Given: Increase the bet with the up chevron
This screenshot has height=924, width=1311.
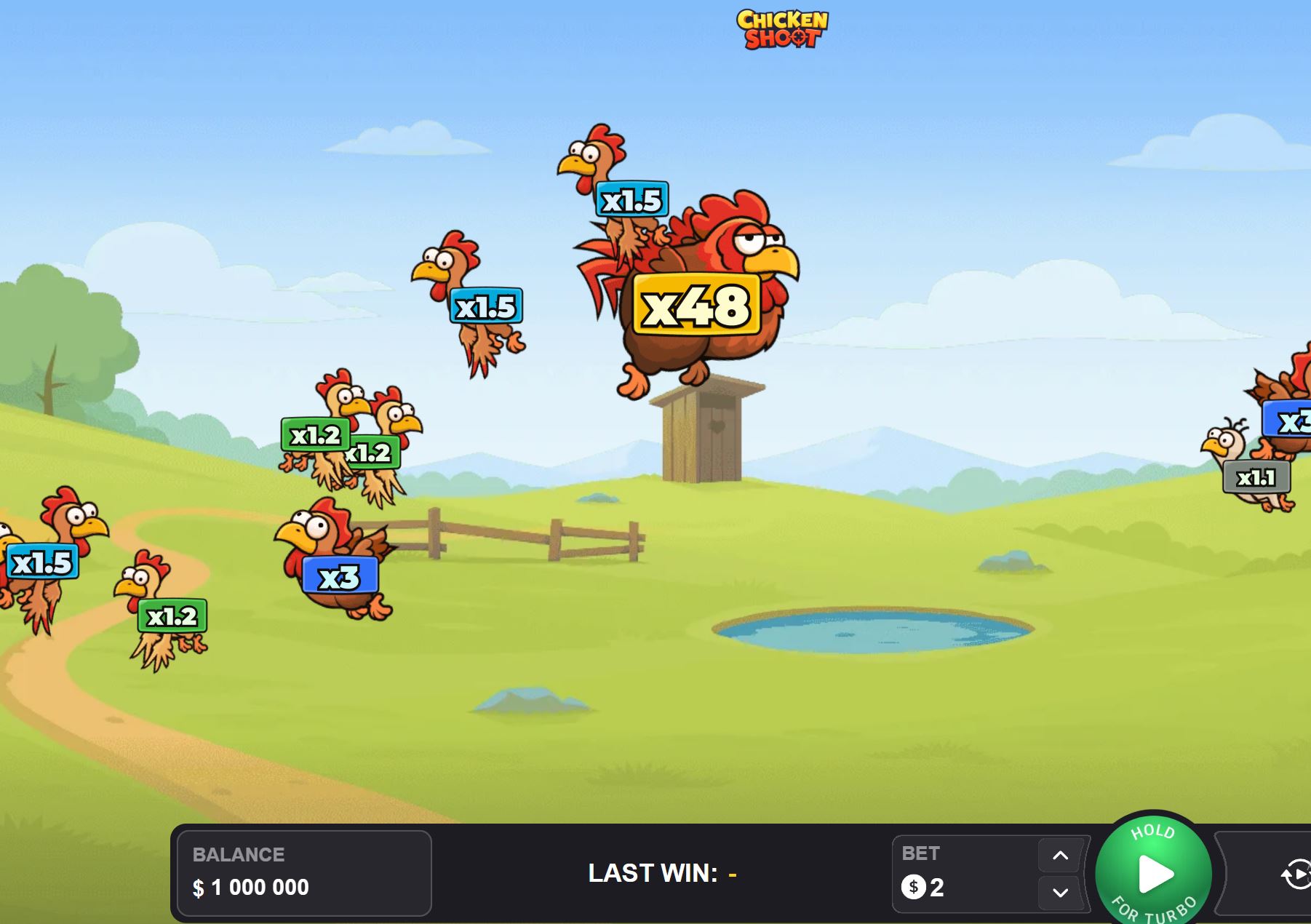Looking at the screenshot, I should [1060, 856].
